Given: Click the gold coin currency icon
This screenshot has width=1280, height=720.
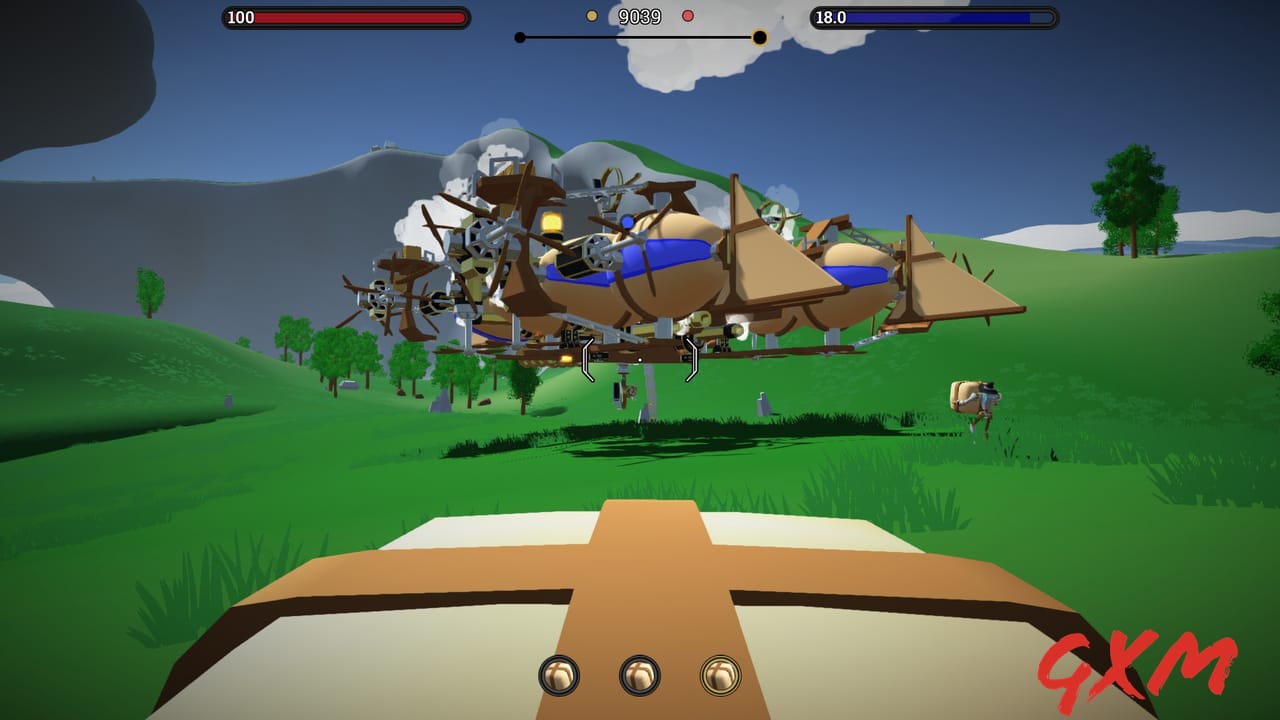Looking at the screenshot, I should (x=590, y=16).
